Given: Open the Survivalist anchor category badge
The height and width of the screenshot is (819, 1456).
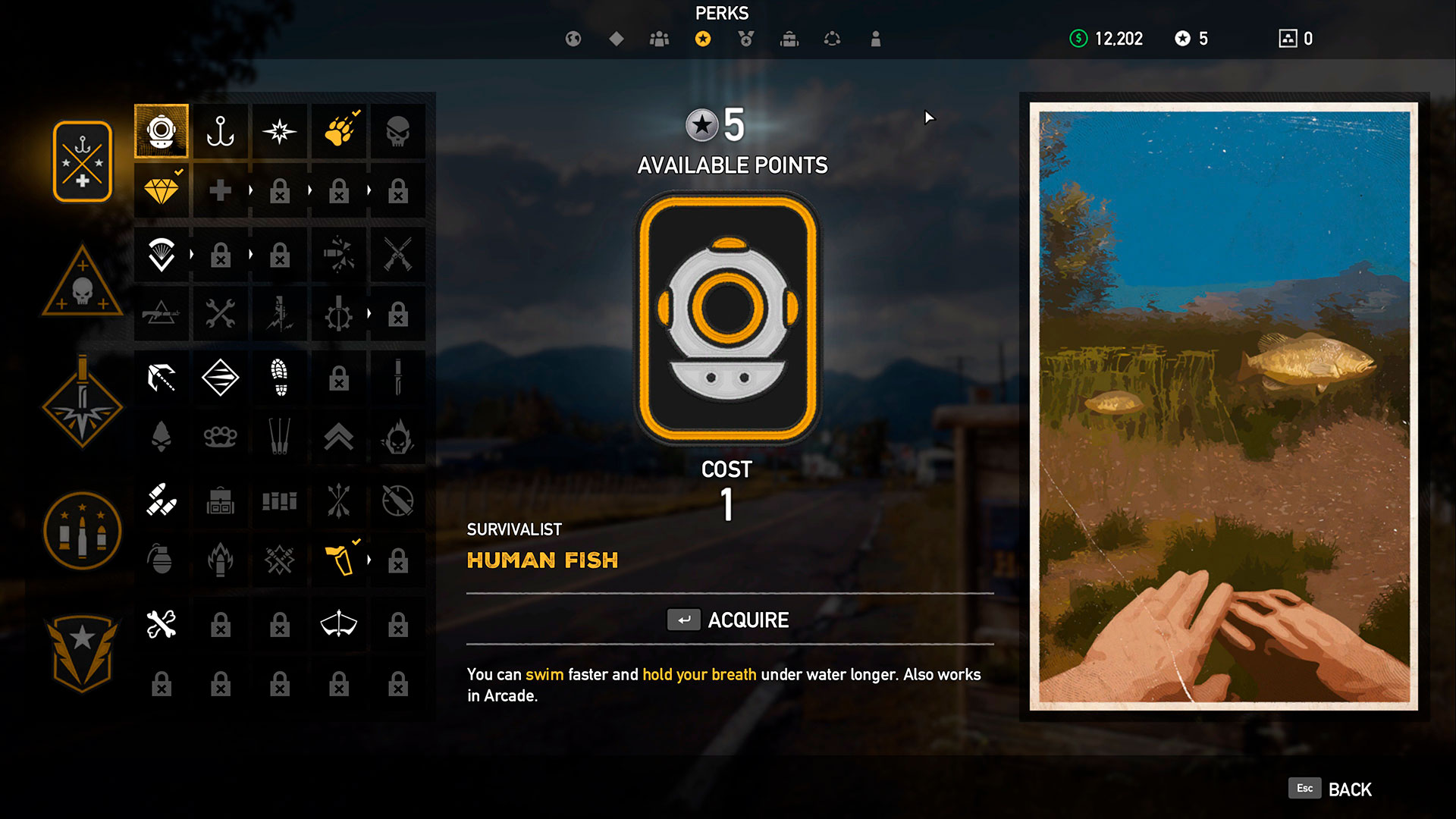Looking at the screenshot, I should [x=83, y=162].
